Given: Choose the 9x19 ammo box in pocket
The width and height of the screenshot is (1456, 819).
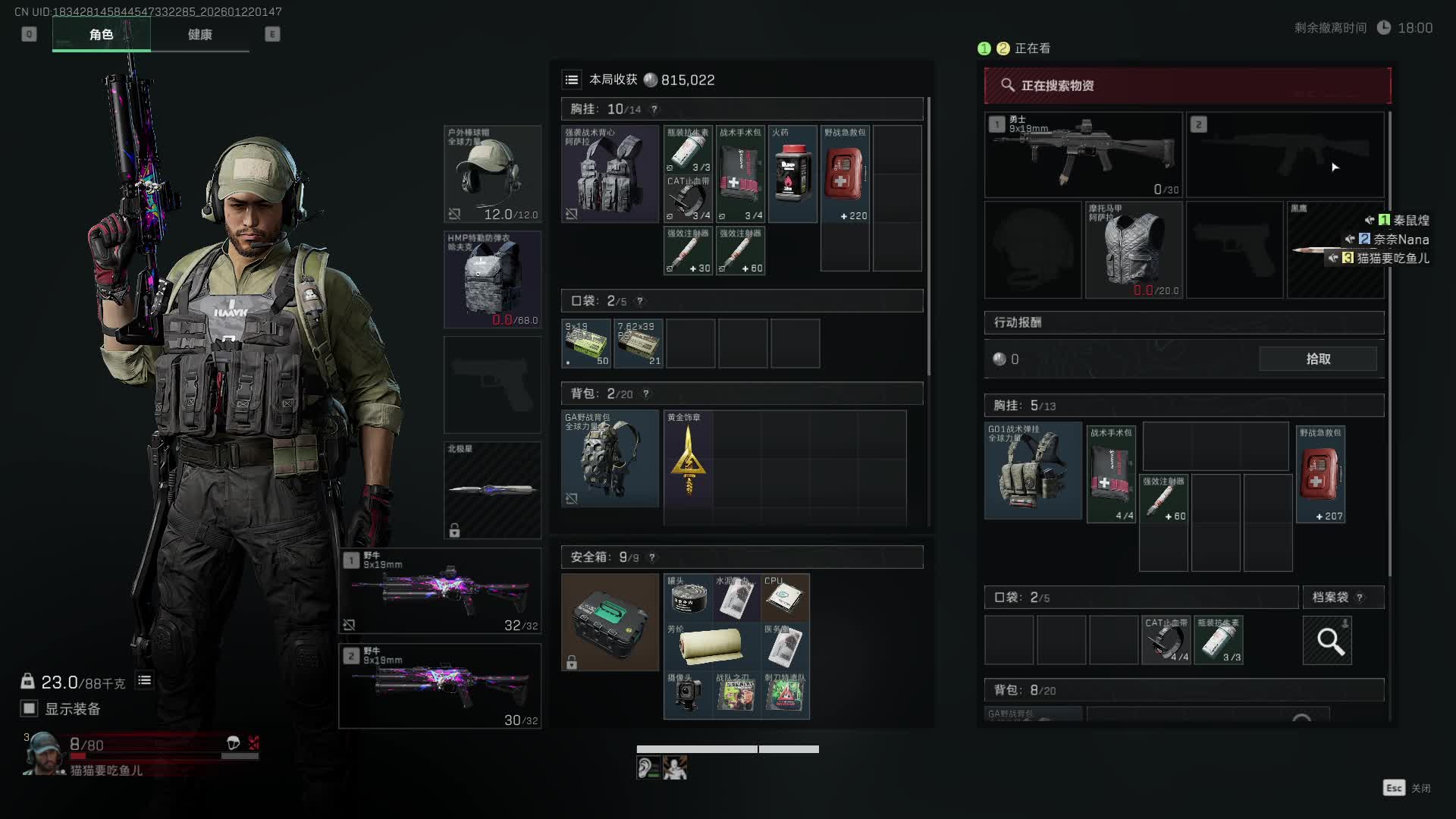Looking at the screenshot, I should [586, 344].
